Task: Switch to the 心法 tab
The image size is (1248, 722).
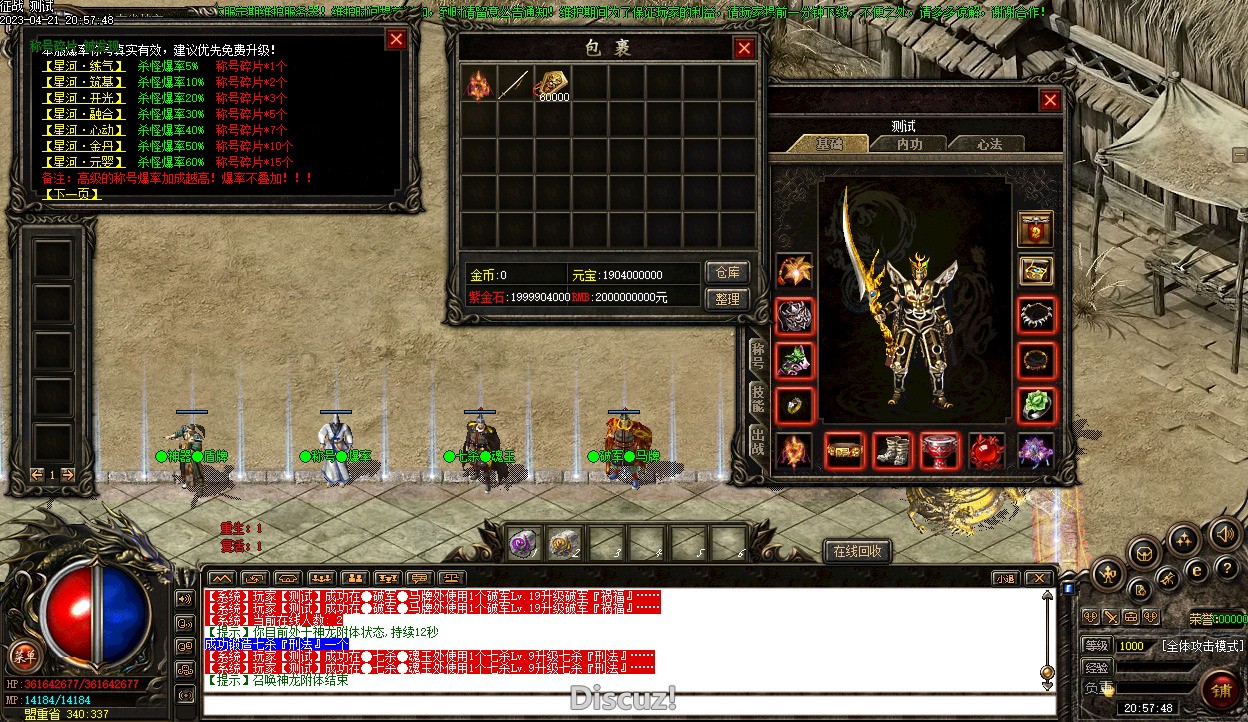Action: [988, 144]
